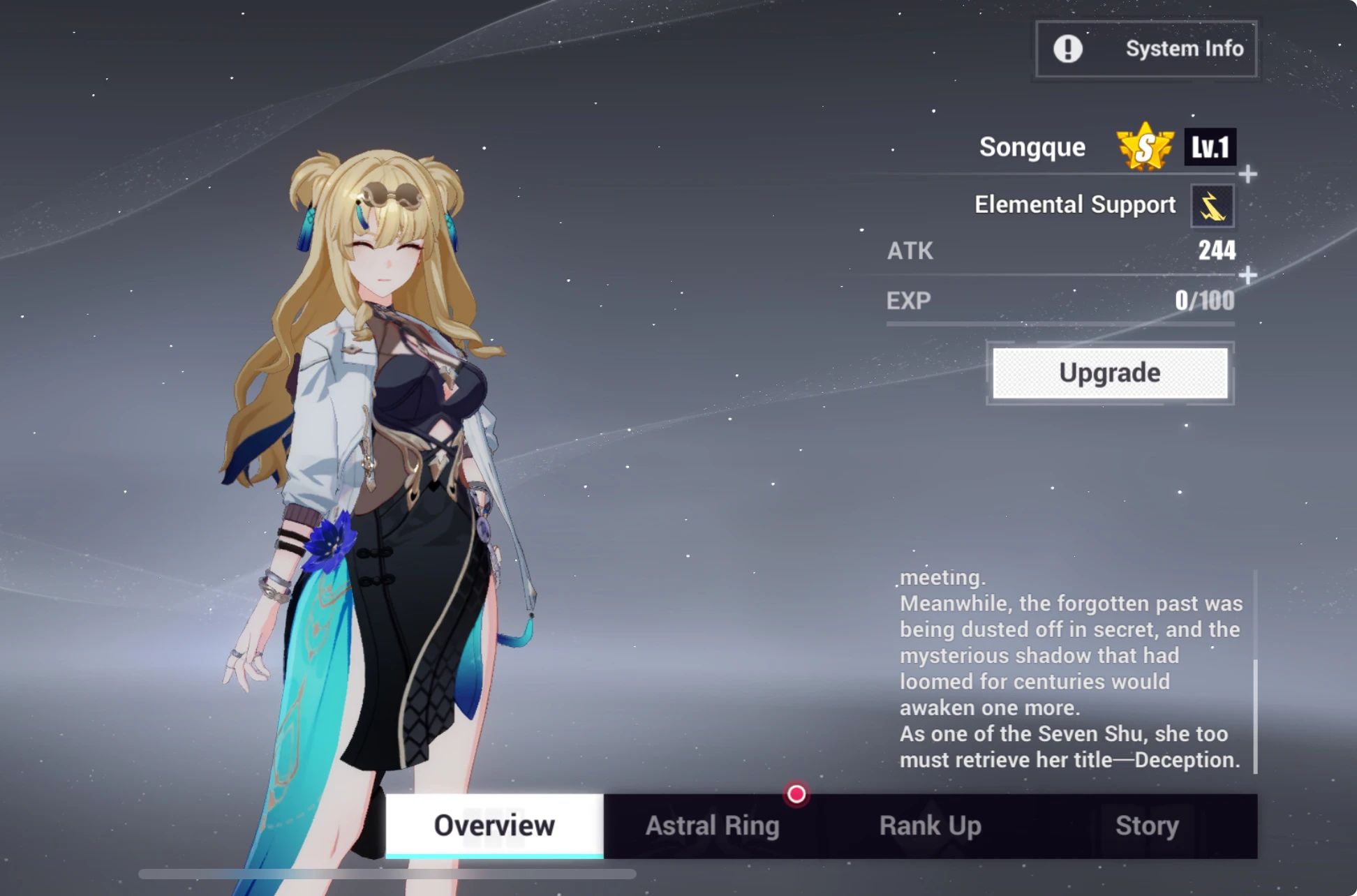The width and height of the screenshot is (1357, 896).
Task: Click the character name Songque
Action: pyautogui.click(x=1032, y=147)
